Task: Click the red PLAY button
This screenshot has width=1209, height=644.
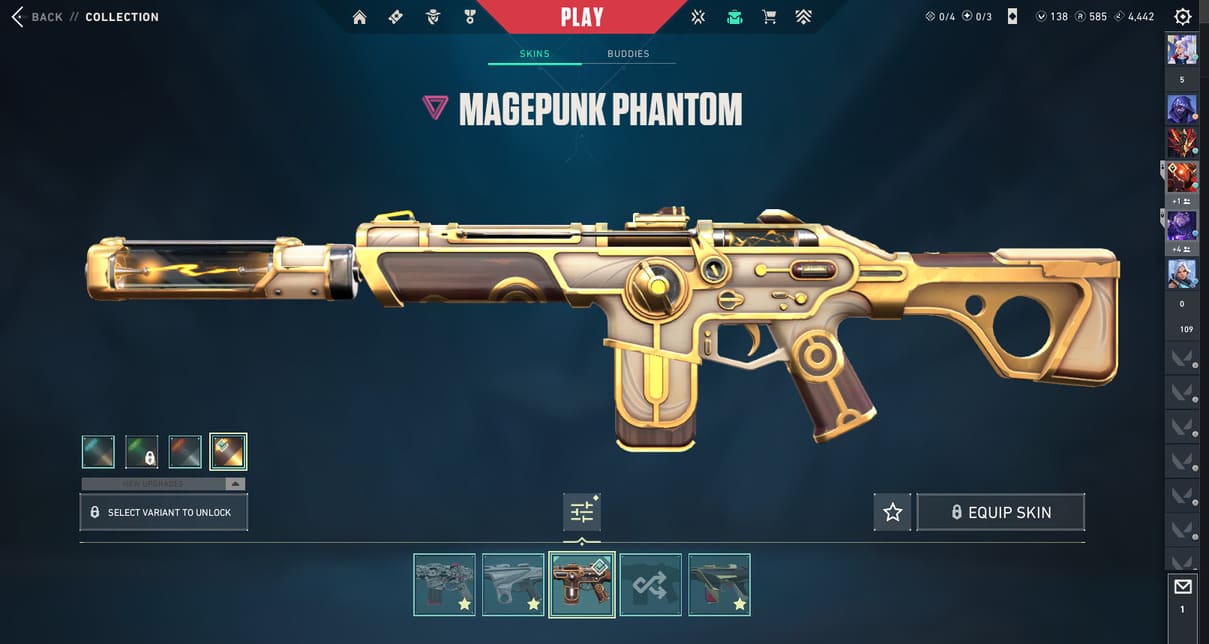Action: pyautogui.click(x=581, y=17)
